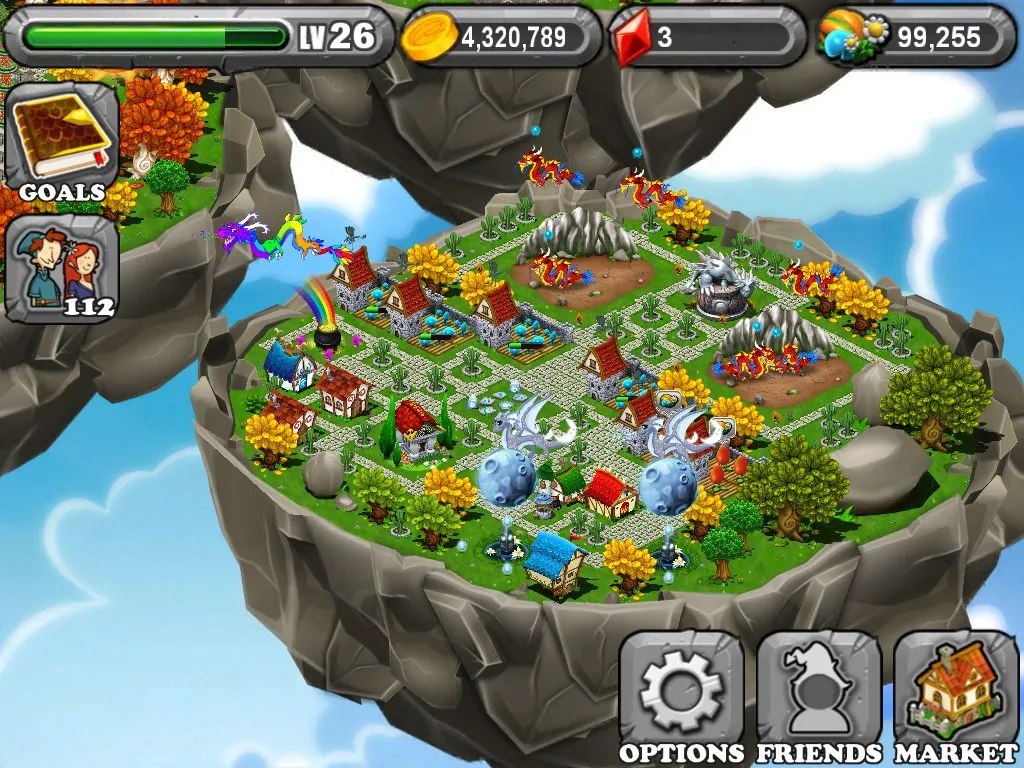Tap the red gem counter
1024x768 pixels.
[x=706, y=37]
